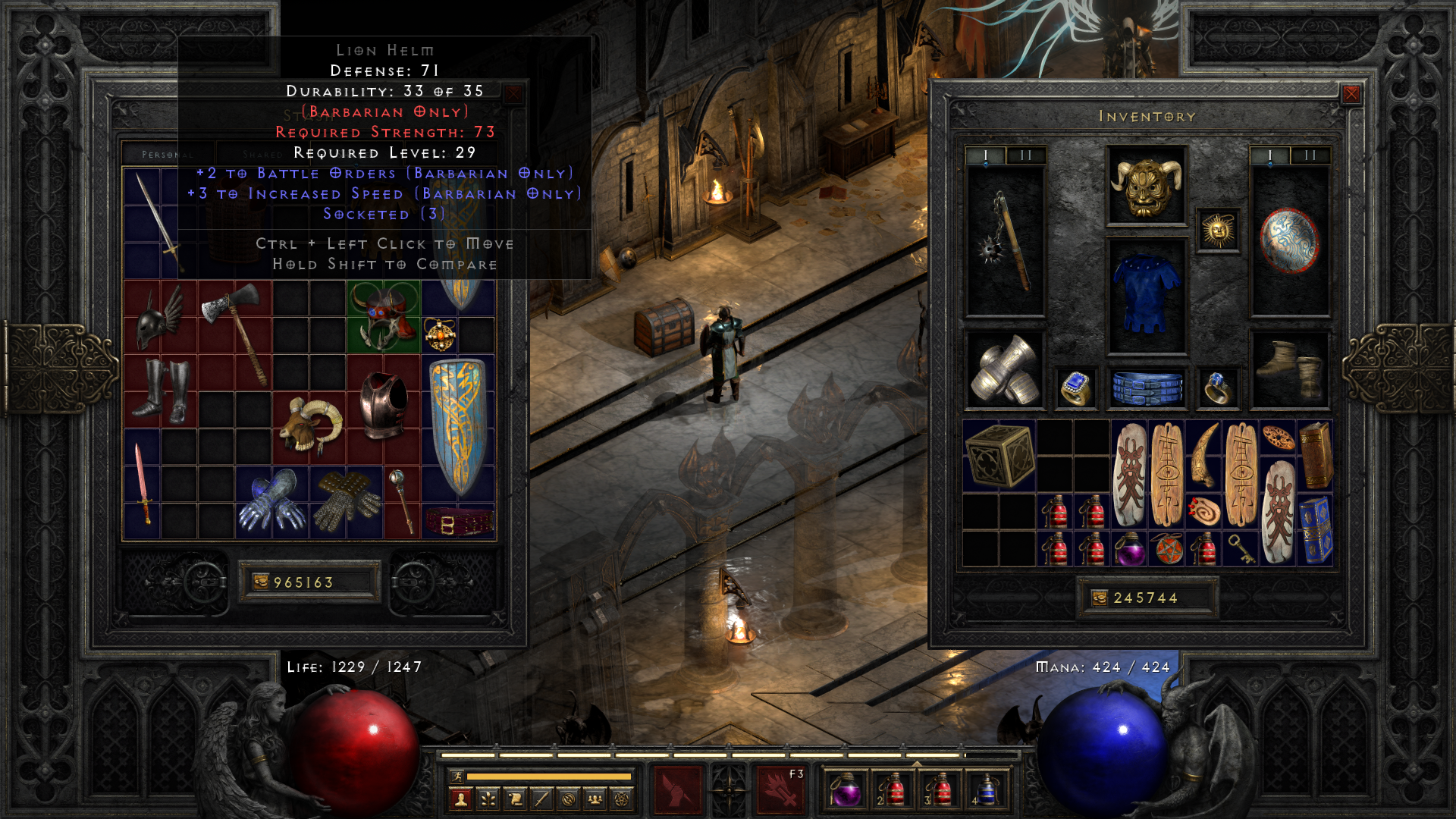Switch to the Shared stash tab
The image size is (1456, 819).
pos(262,153)
